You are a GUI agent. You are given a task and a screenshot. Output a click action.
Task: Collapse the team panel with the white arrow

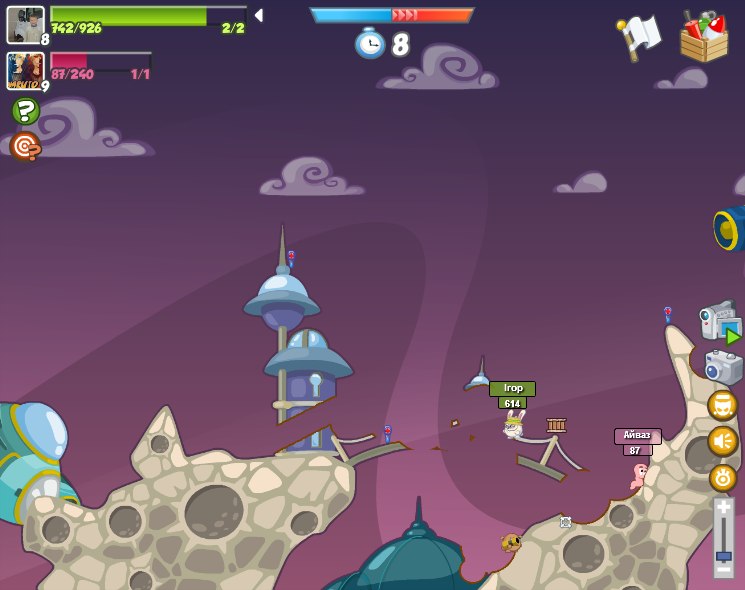coord(258,15)
